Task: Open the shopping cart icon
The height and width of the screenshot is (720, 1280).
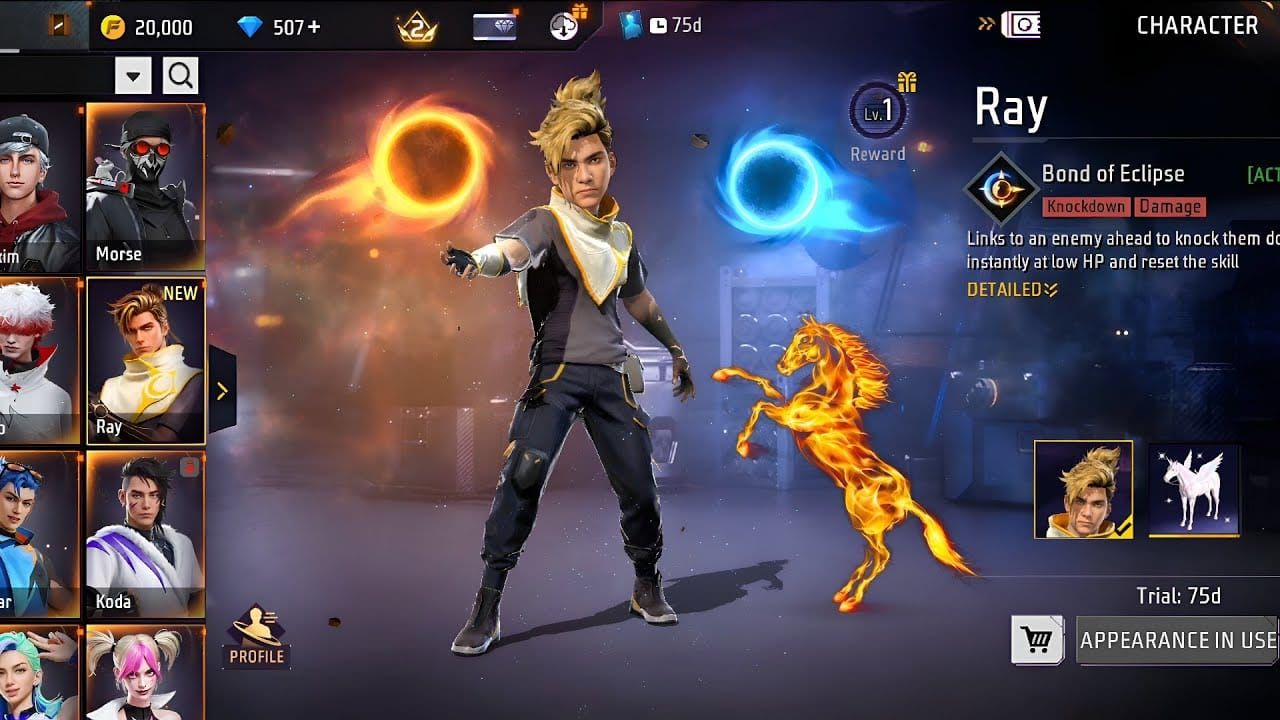Action: click(1035, 639)
